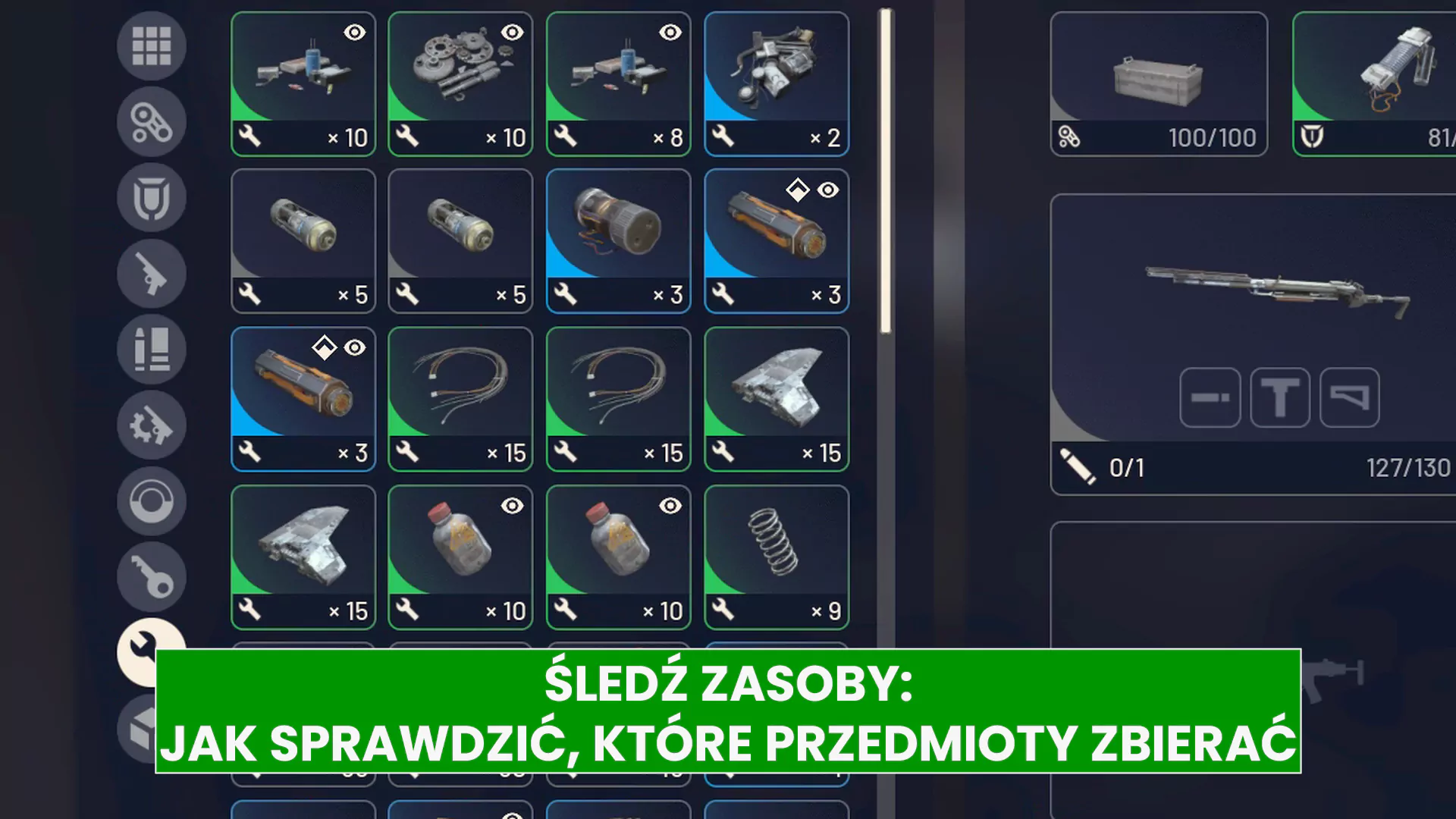Click the stock attachment slot on the rifle panel
Image resolution: width=1456 pixels, height=819 pixels.
[x=1349, y=398]
